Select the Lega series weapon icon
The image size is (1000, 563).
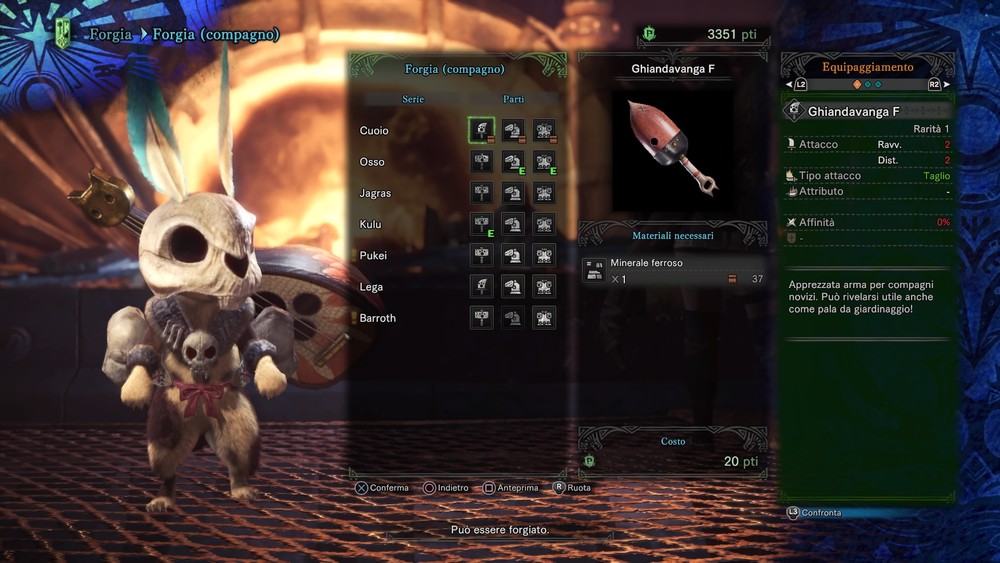[481, 287]
